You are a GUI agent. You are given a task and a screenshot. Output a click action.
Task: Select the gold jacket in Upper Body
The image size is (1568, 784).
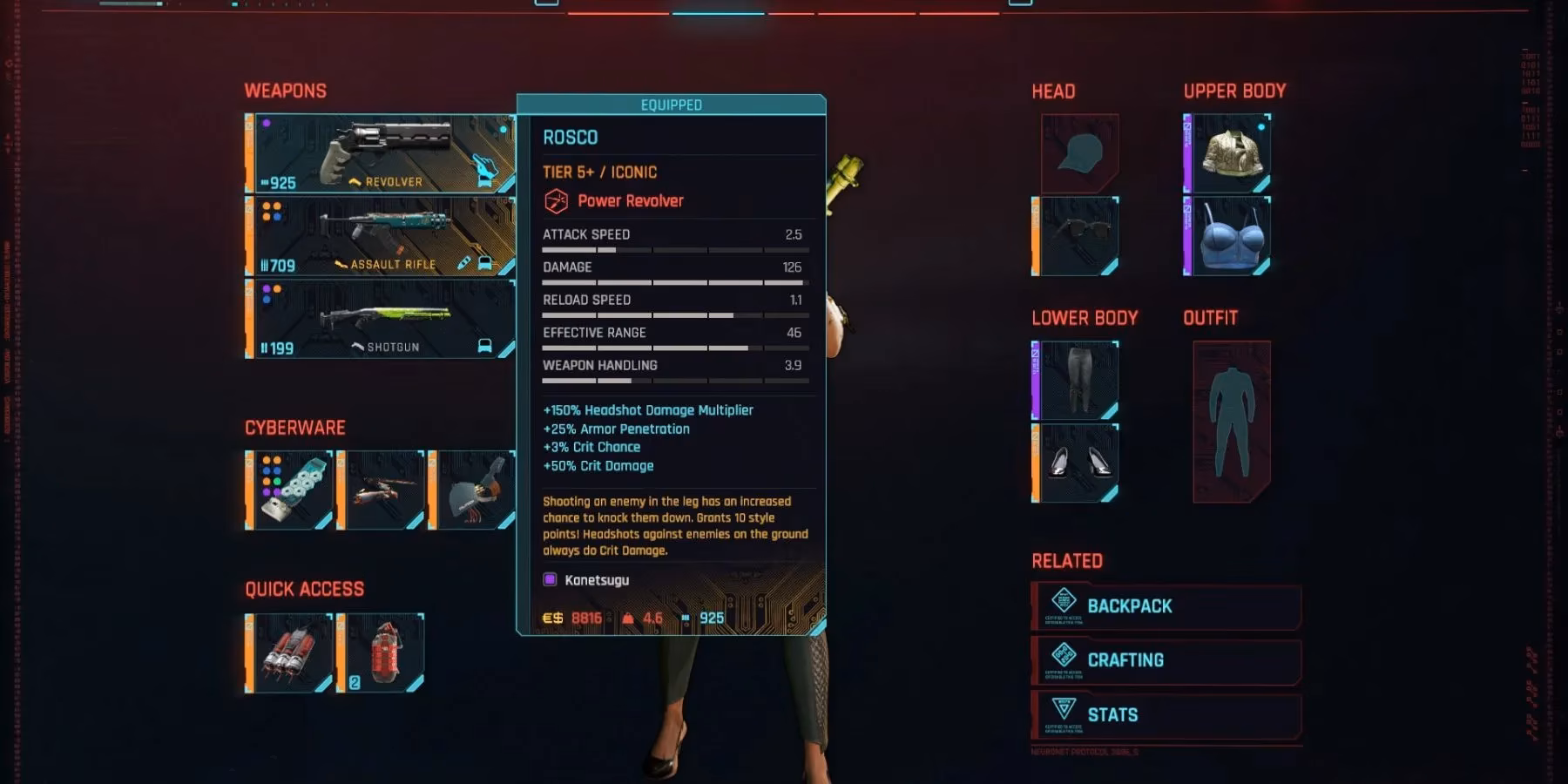click(1231, 153)
